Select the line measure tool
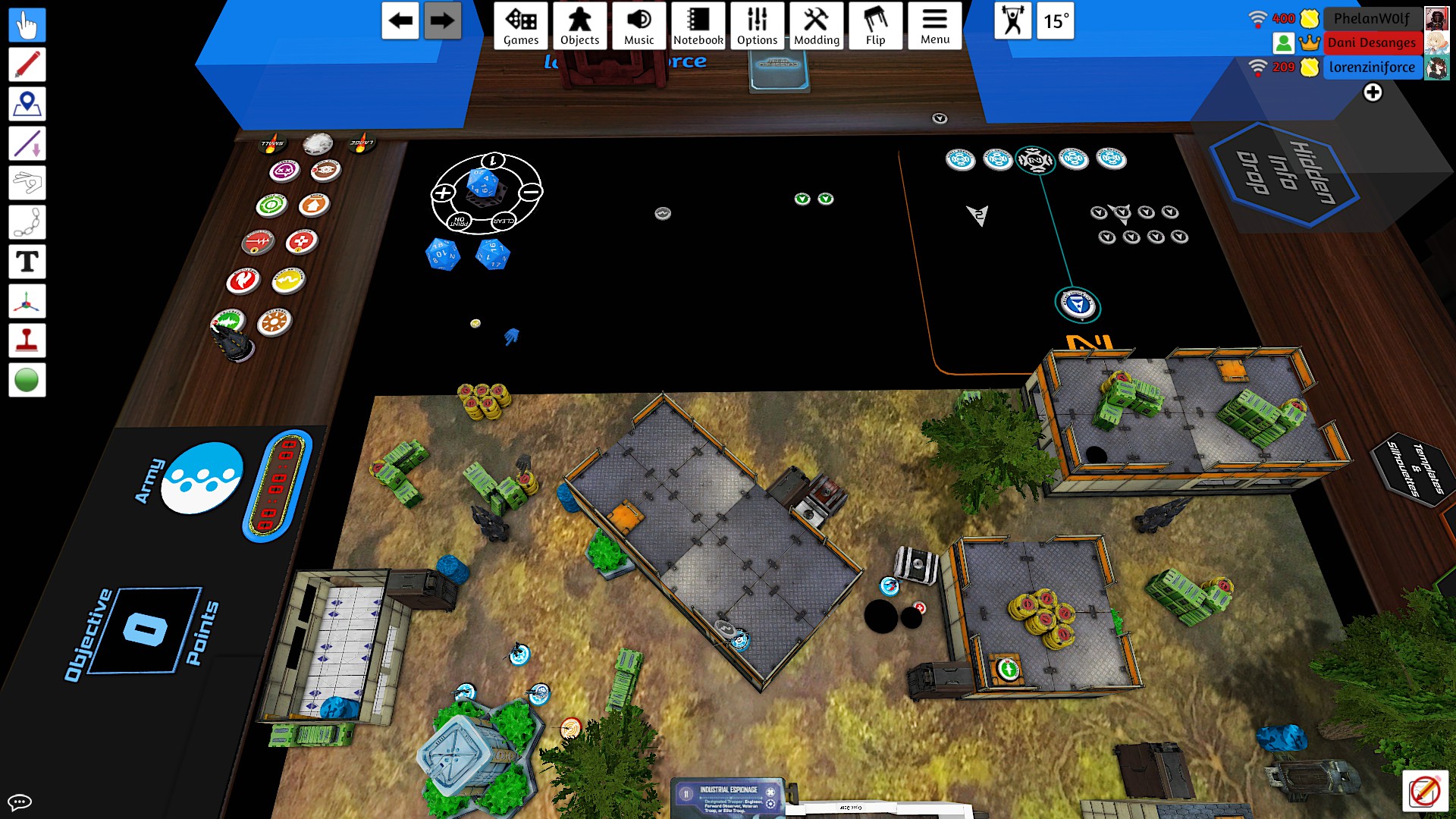This screenshot has width=1456, height=819. tap(27, 143)
